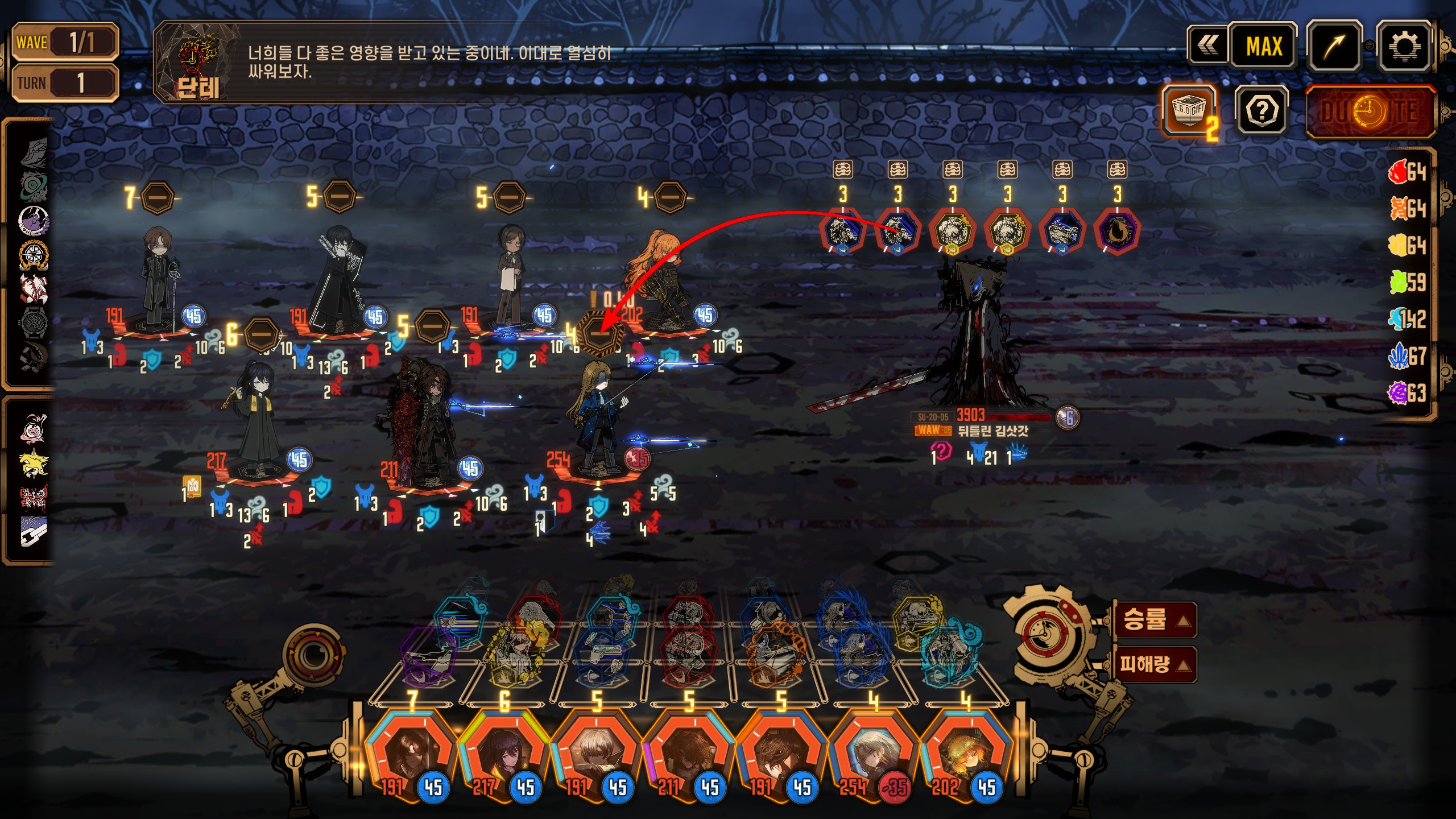This screenshot has width=1456, height=819.
Task: Pick the orange chain-framed skill in the dashboard
Action: (773, 654)
